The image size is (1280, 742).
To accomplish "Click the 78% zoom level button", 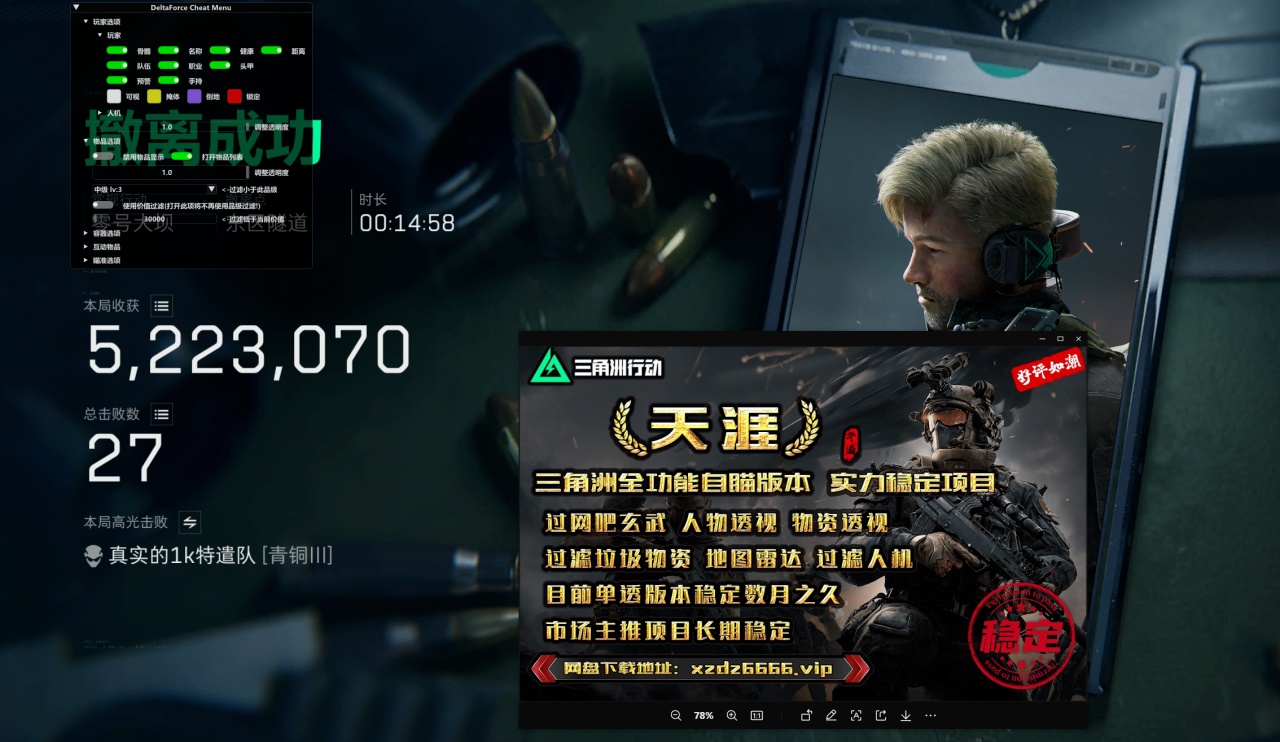I will coord(705,716).
